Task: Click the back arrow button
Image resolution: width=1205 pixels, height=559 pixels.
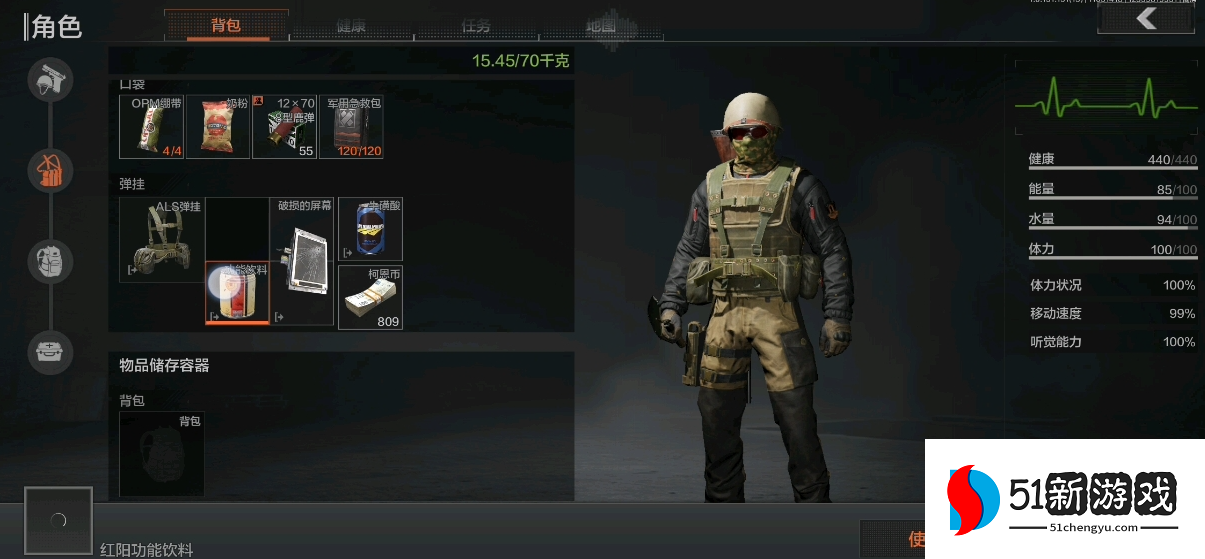Action: [1146, 20]
